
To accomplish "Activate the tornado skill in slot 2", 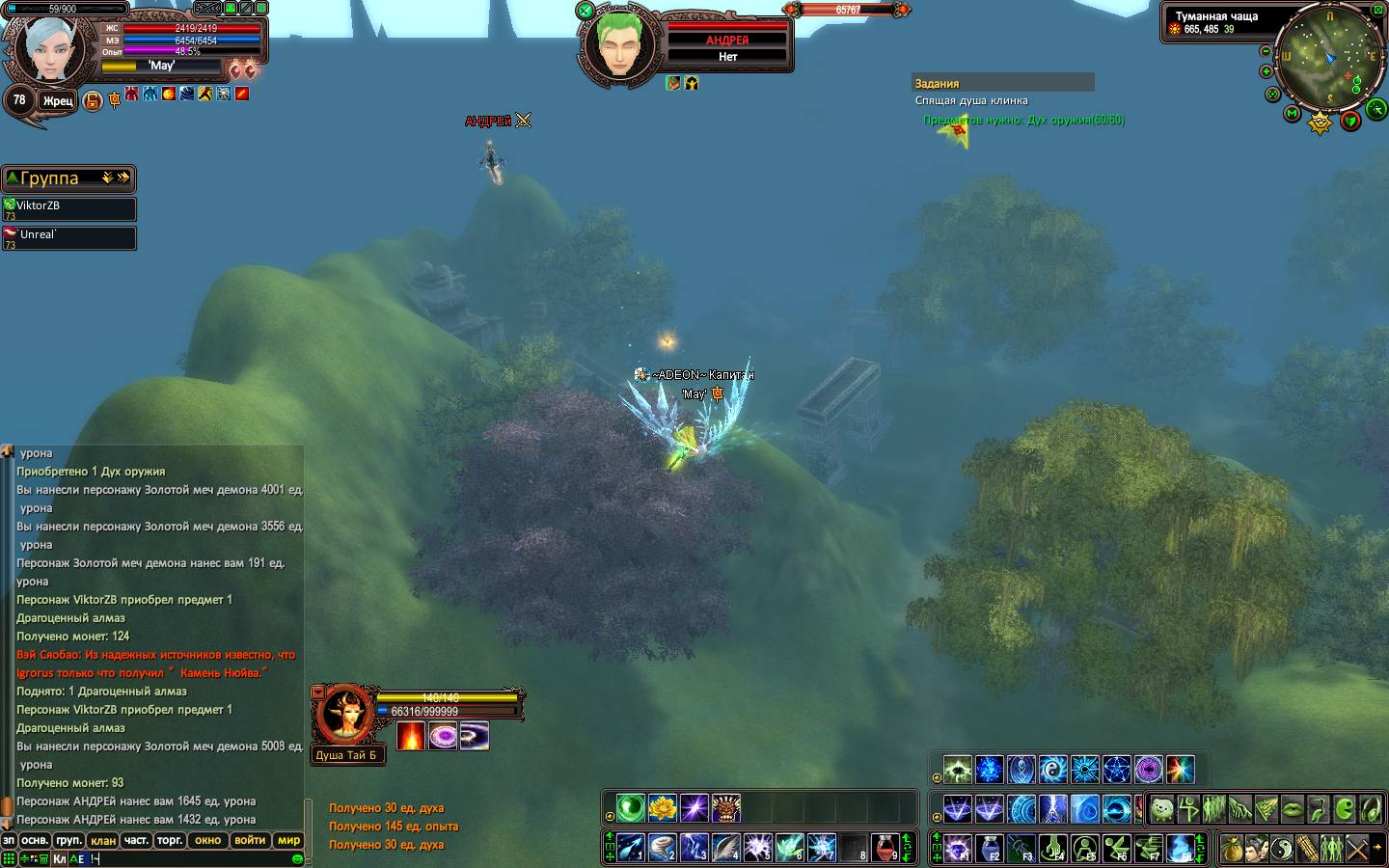I will [x=662, y=847].
